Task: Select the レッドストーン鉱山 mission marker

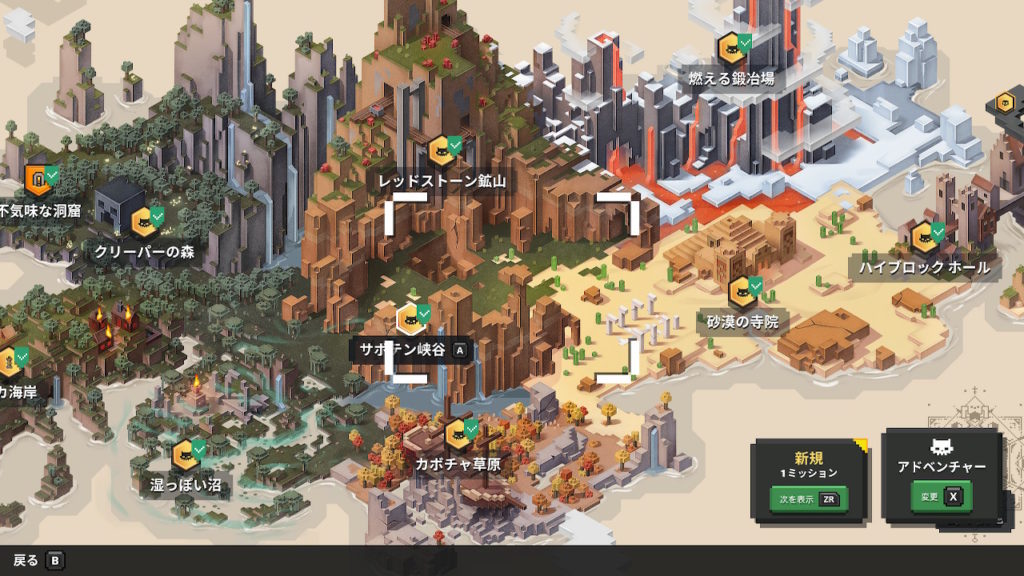Action: (442, 152)
